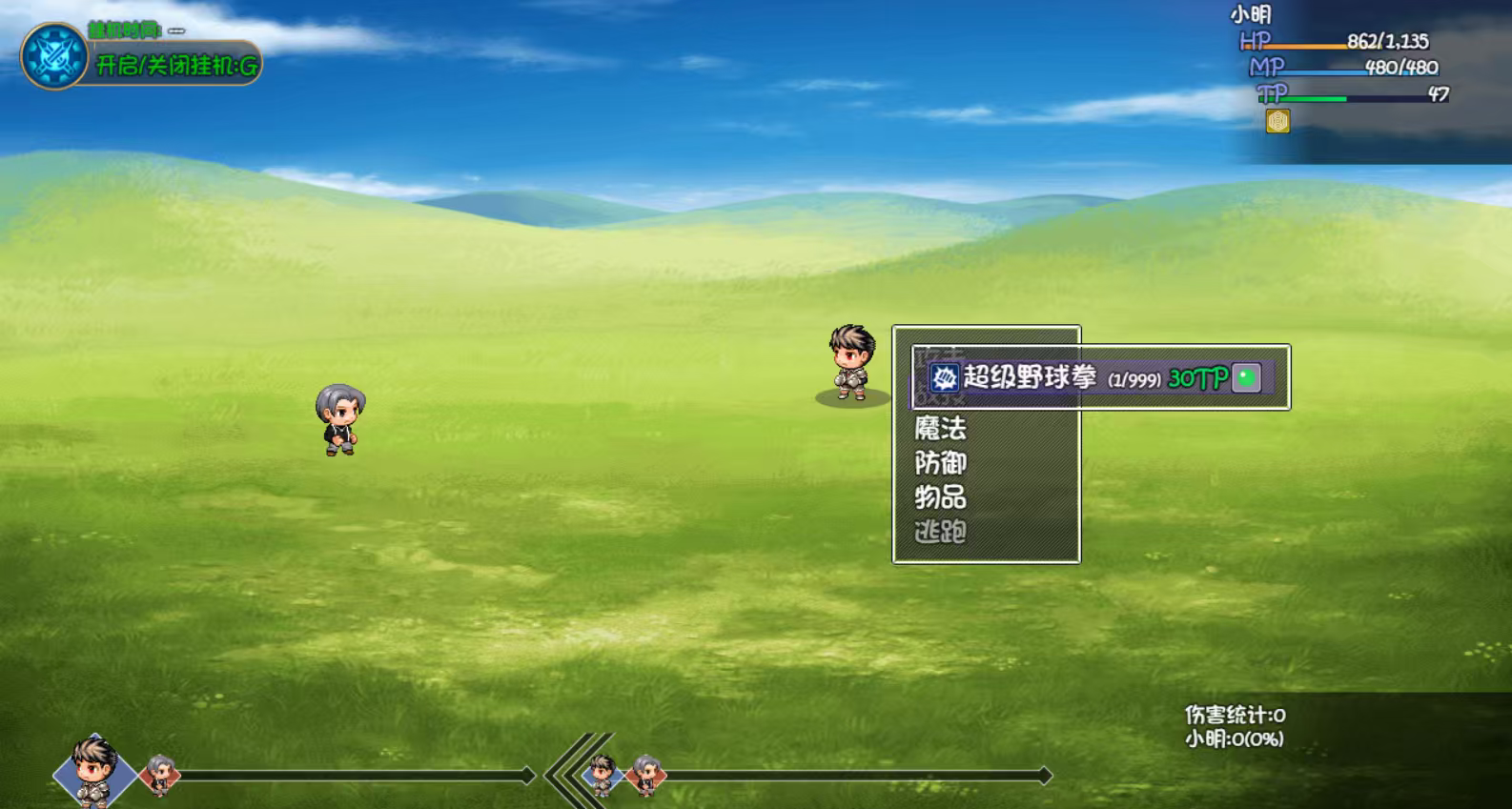Toggle the green indicator next to 30TP
The height and width of the screenshot is (809, 1512).
coord(1243,377)
